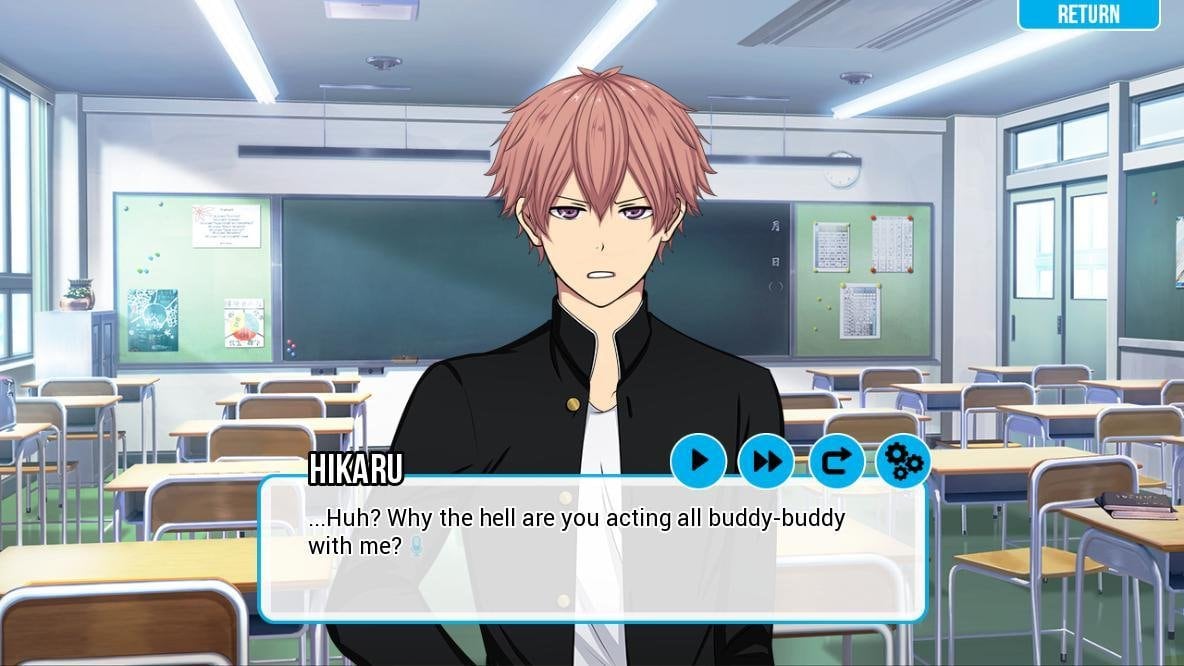Activate the fast-forward skip button
This screenshot has height=666, width=1184.
coord(766,461)
